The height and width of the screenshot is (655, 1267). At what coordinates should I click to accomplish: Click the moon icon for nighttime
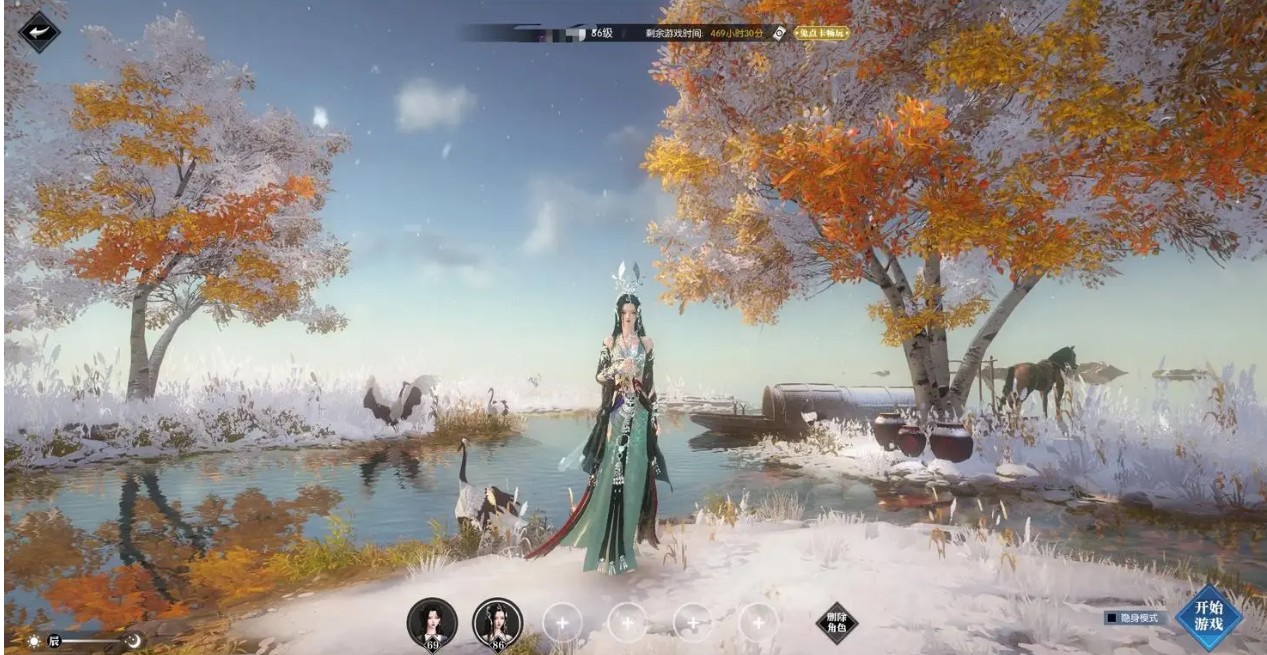[132, 641]
